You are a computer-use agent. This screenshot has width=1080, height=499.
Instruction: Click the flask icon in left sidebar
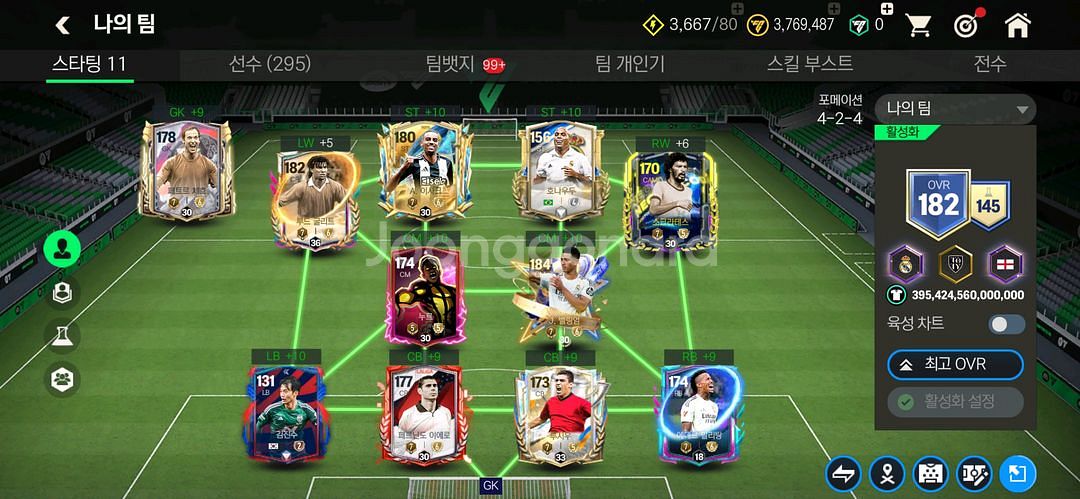point(63,335)
